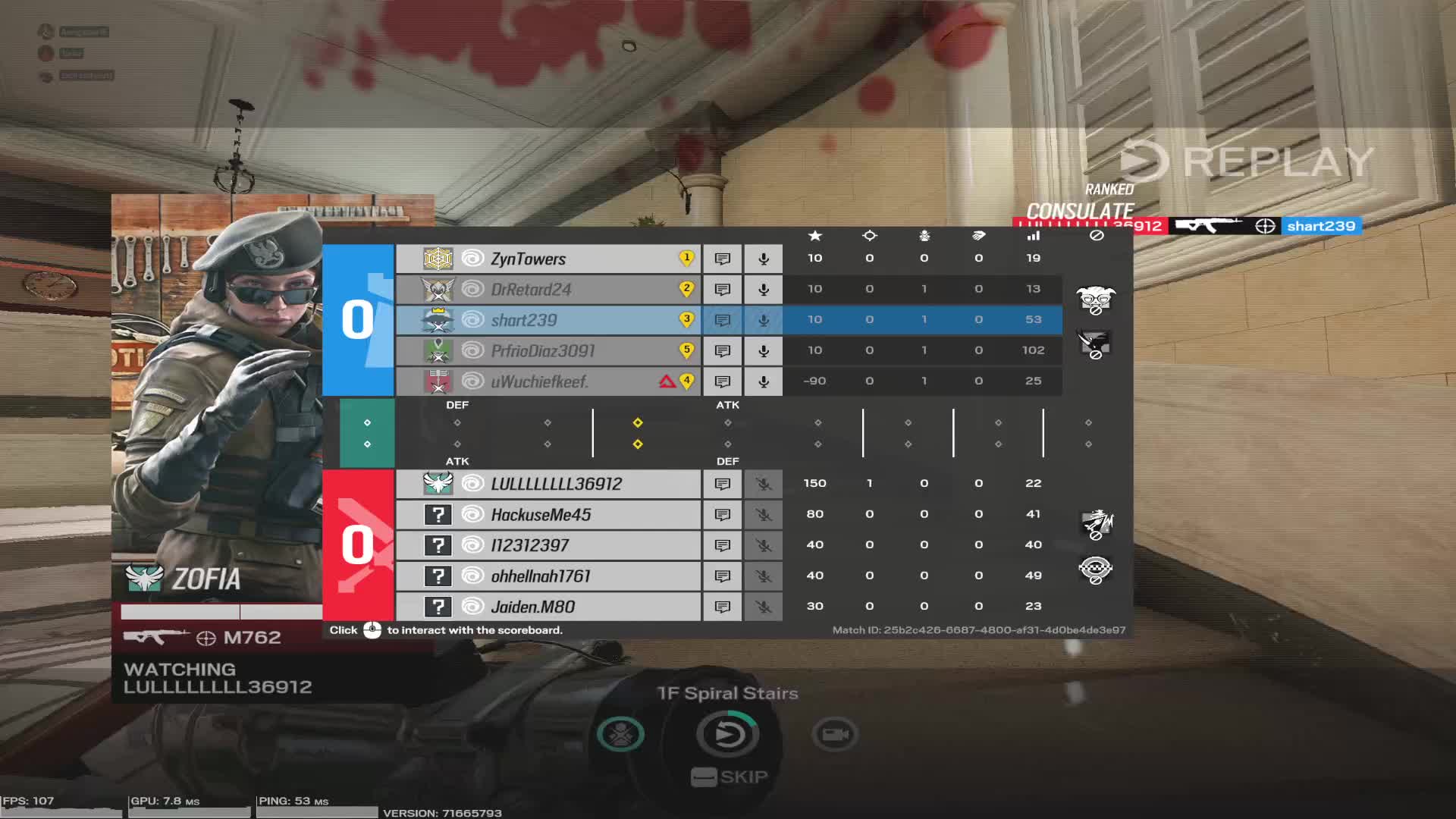Screen dimensions: 1456x819
Task: Select the camera view icon
Action: click(834, 733)
